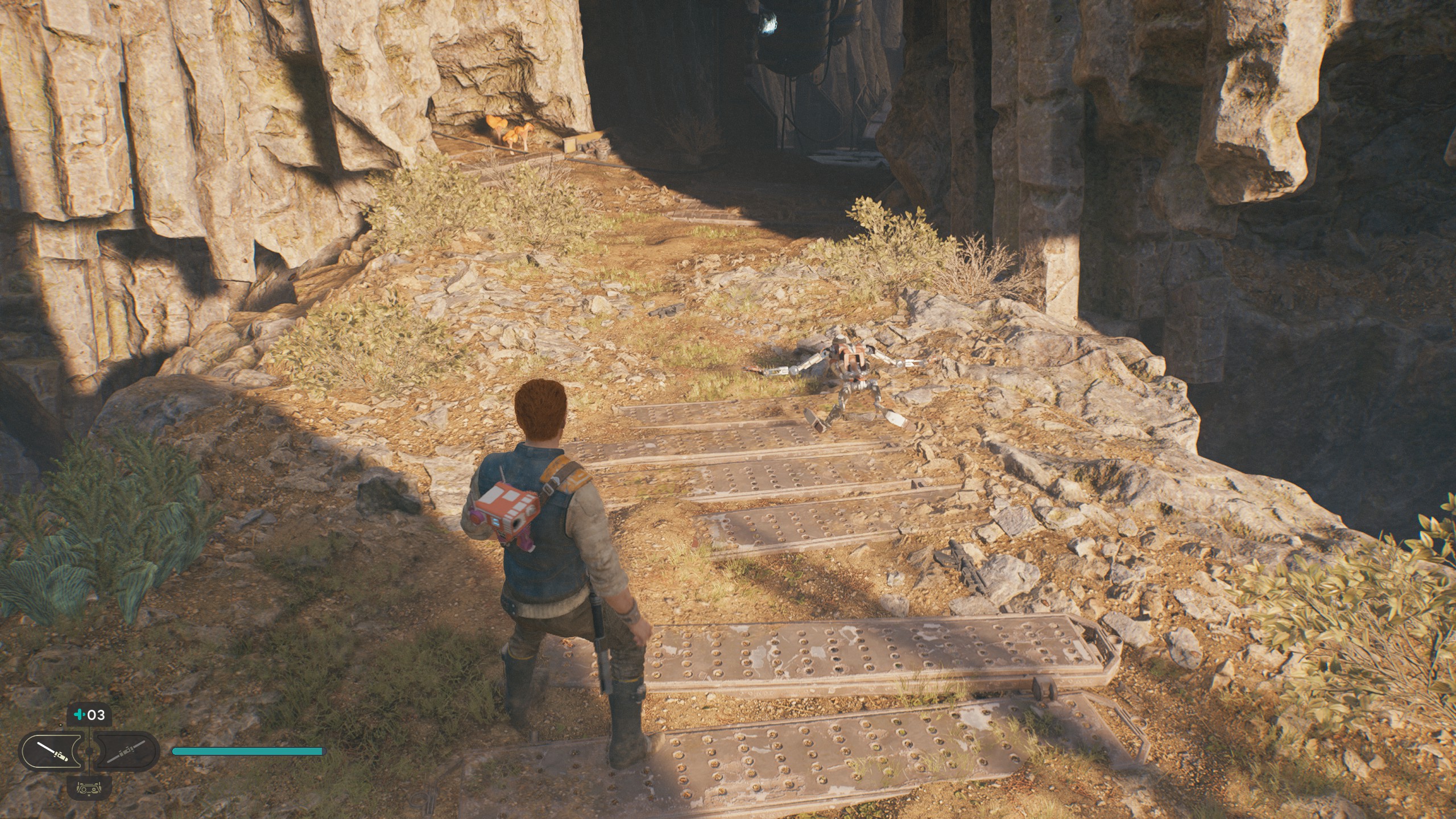Switch to the double-bladed lightsaber stance

click(126, 751)
